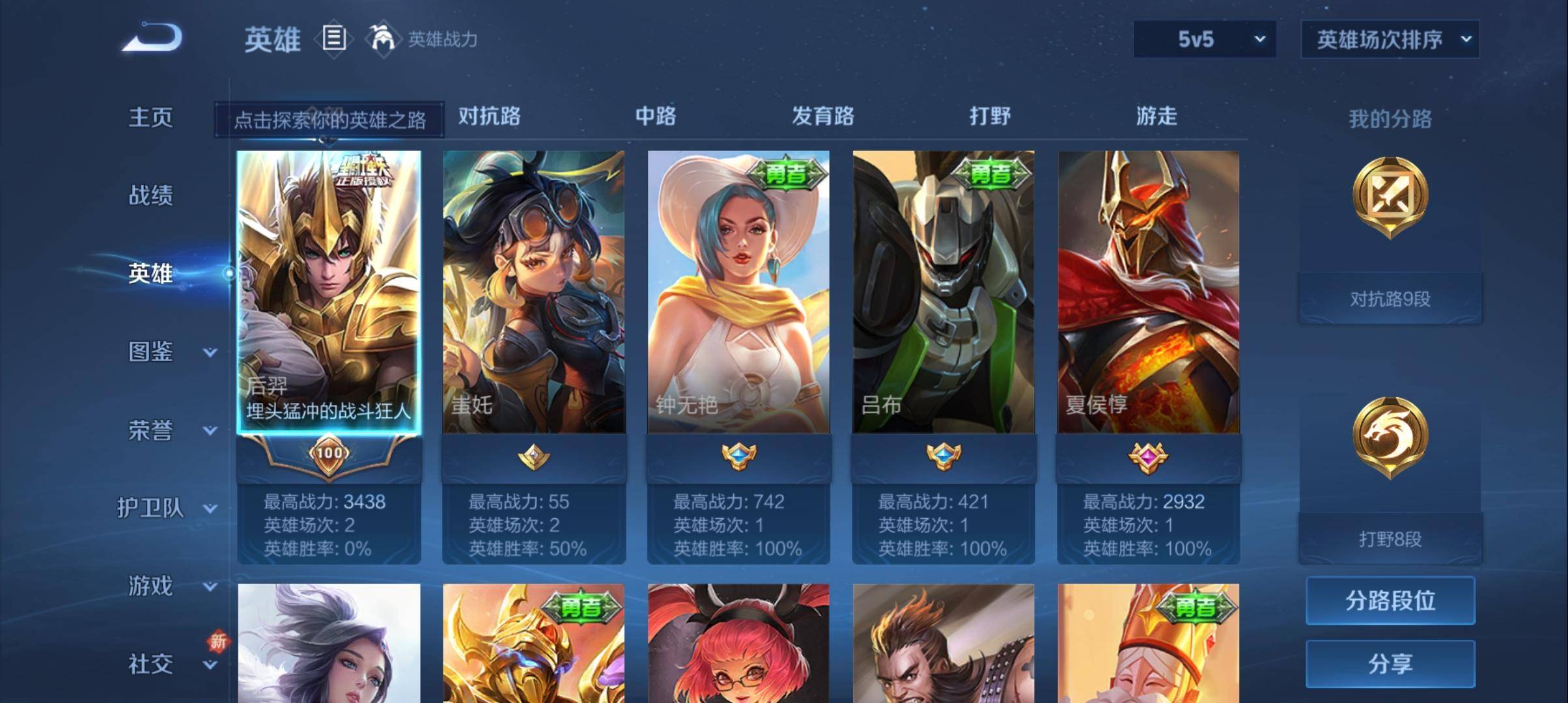Open the 战绩 sidebar entry
The image size is (1568, 703).
[150, 195]
